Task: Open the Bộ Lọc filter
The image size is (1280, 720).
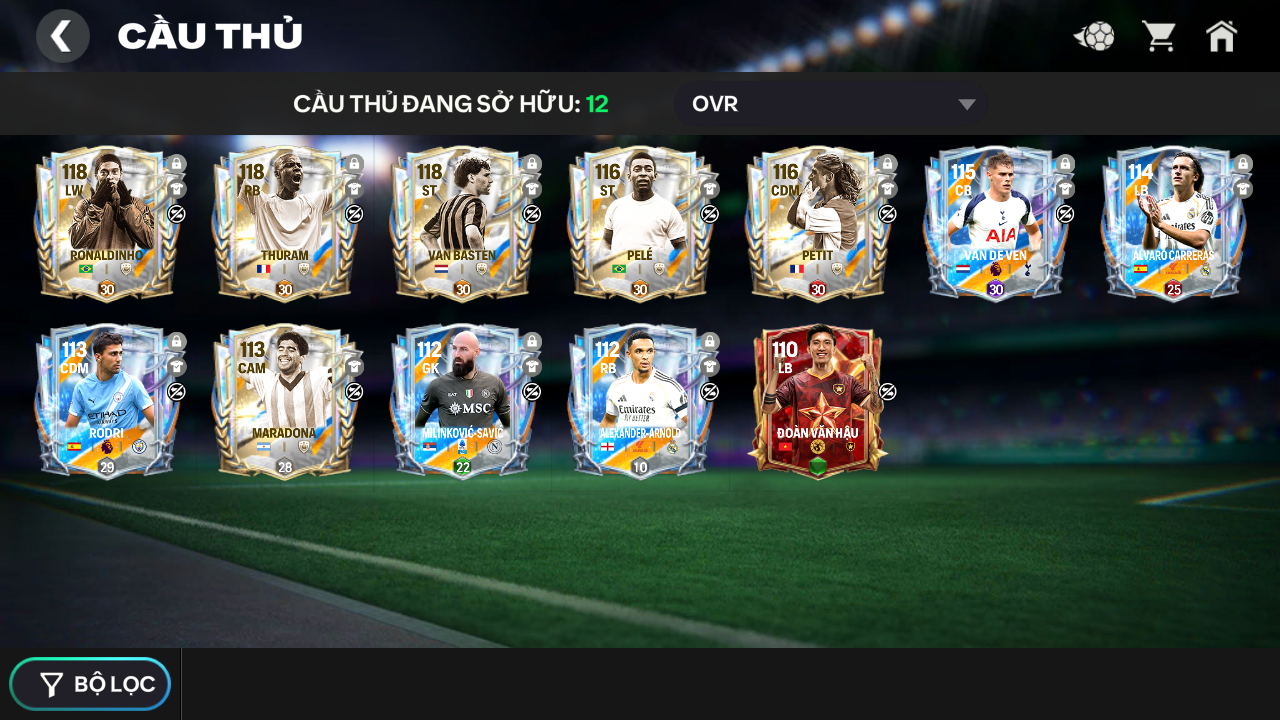Action: click(x=91, y=684)
